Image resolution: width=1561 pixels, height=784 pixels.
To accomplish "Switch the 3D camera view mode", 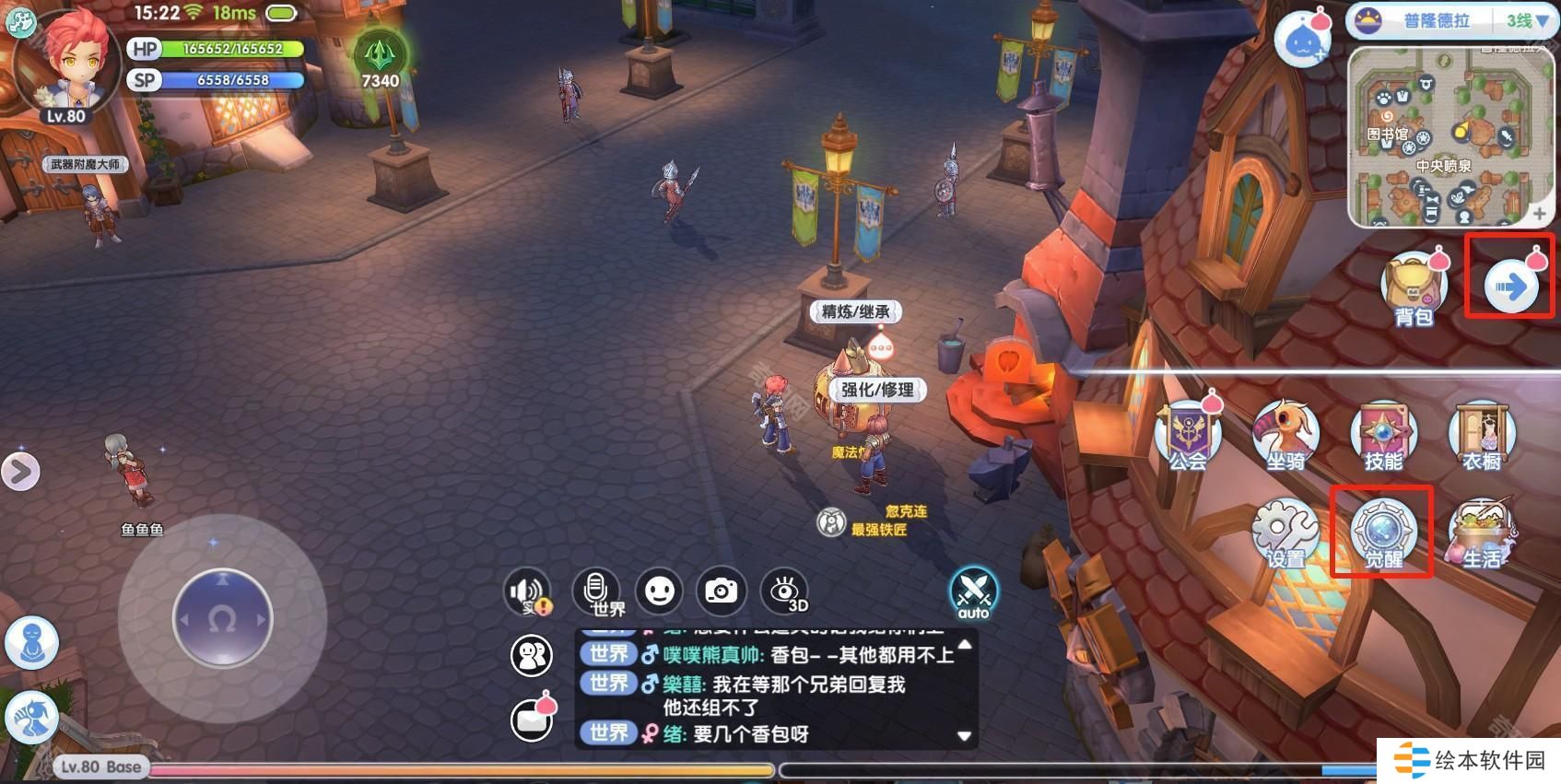I will pos(784,591).
